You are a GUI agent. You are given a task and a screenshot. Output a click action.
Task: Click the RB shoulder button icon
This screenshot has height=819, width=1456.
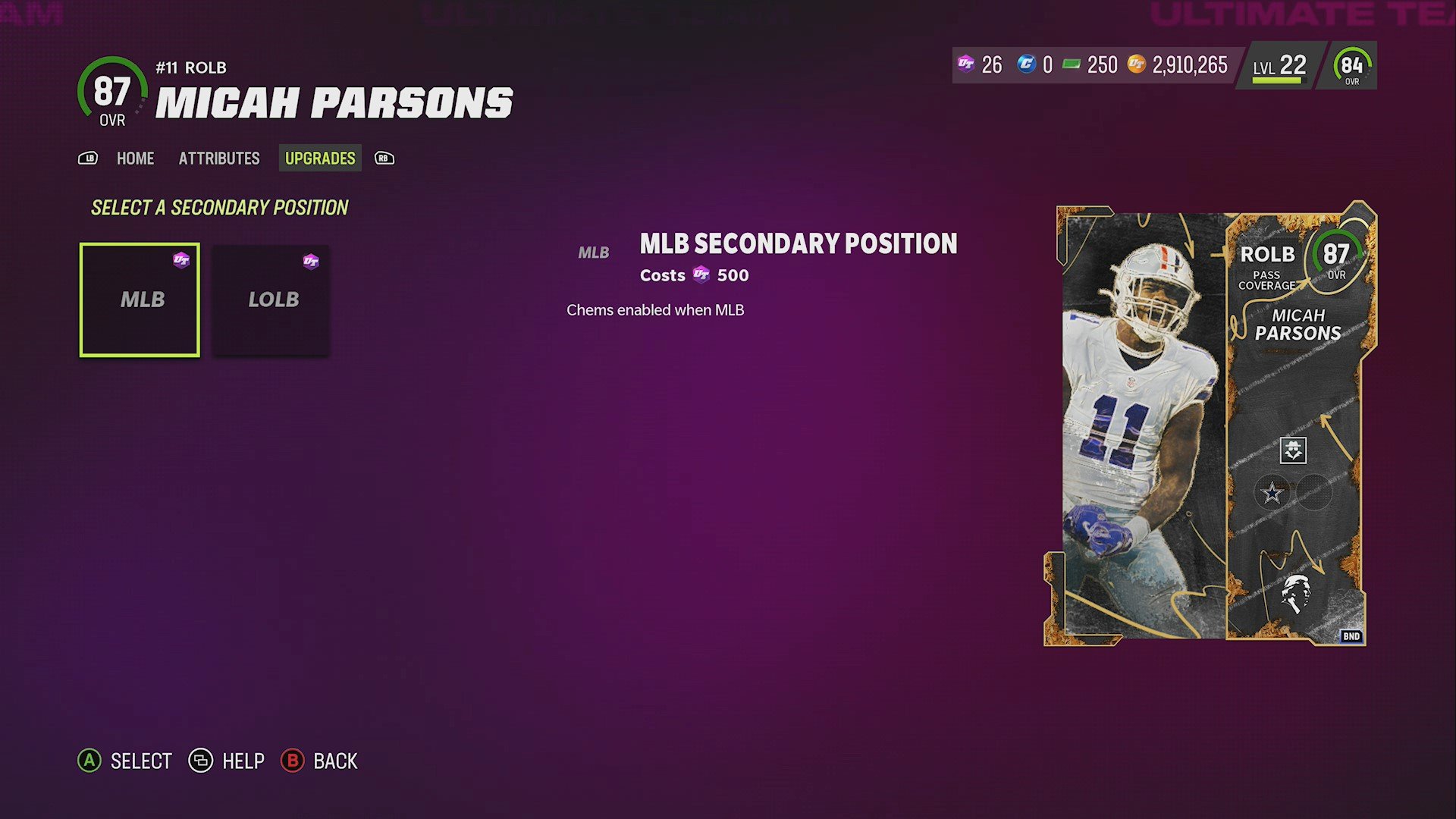pyautogui.click(x=384, y=158)
